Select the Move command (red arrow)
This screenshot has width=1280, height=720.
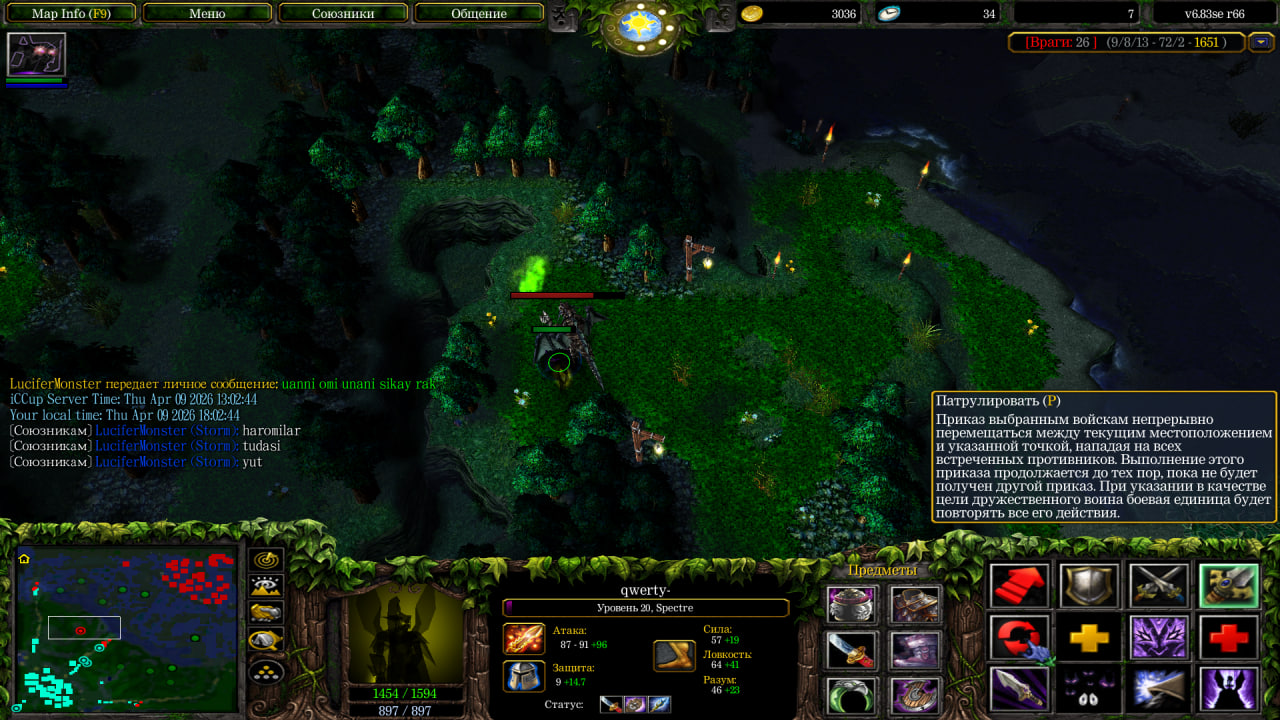pyautogui.click(x=1020, y=586)
